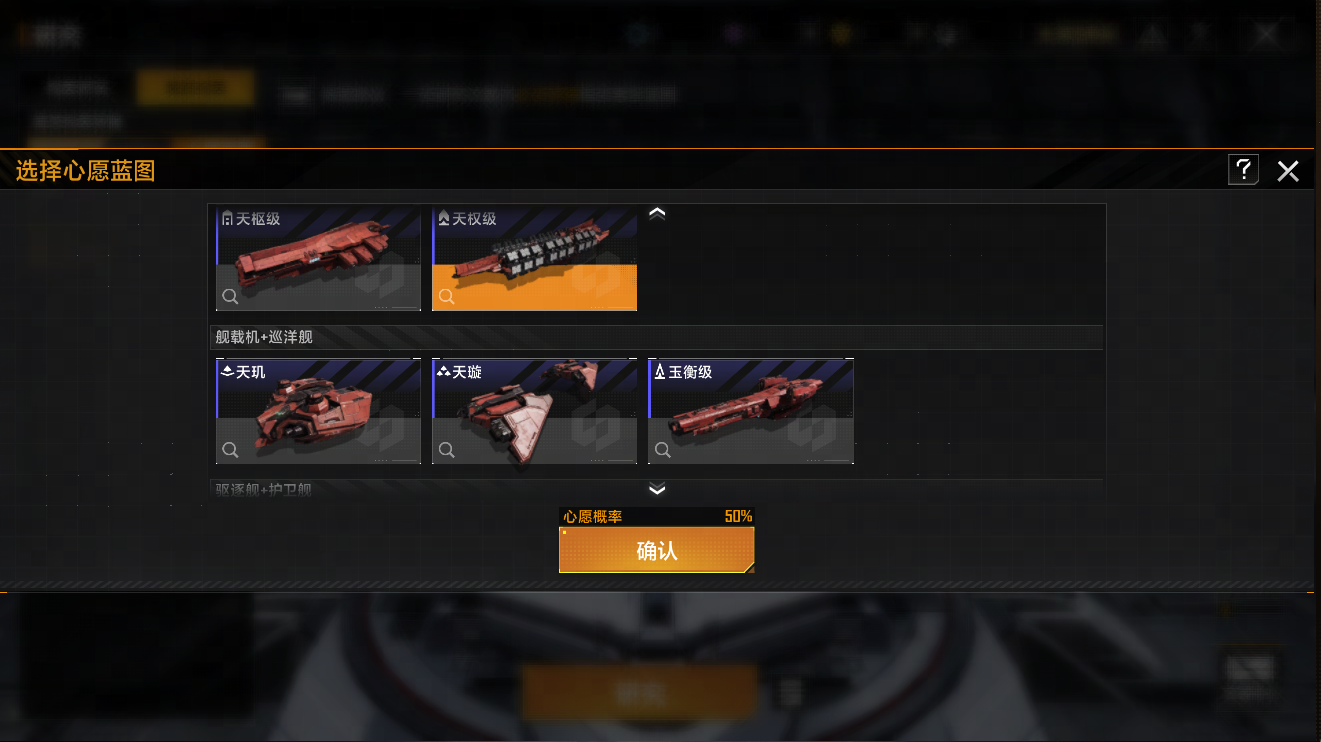Pick the 天玑 ship blueprint card
This screenshot has height=742, width=1321.
[319, 411]
